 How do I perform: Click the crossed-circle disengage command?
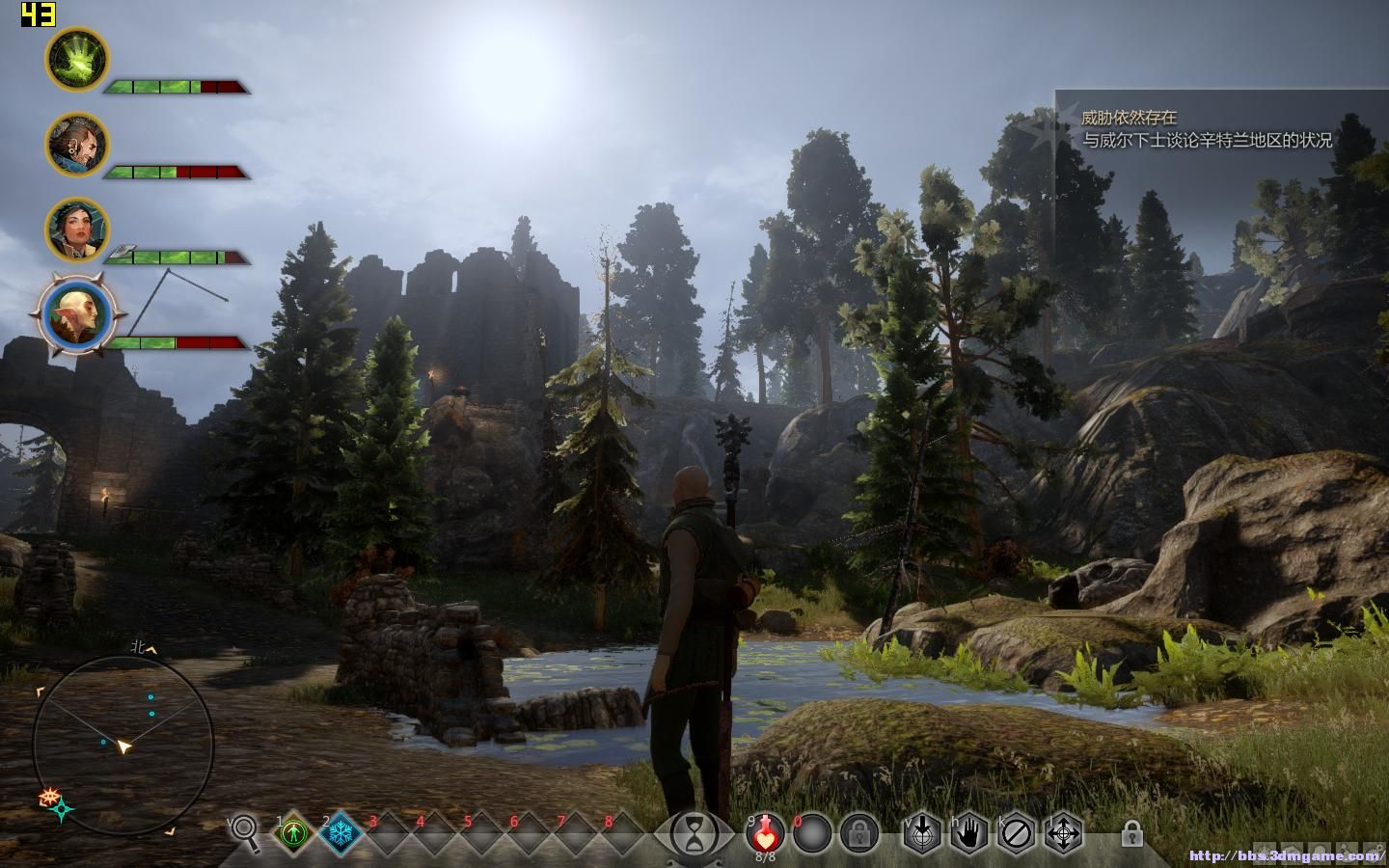click(x=1016, y=832)
